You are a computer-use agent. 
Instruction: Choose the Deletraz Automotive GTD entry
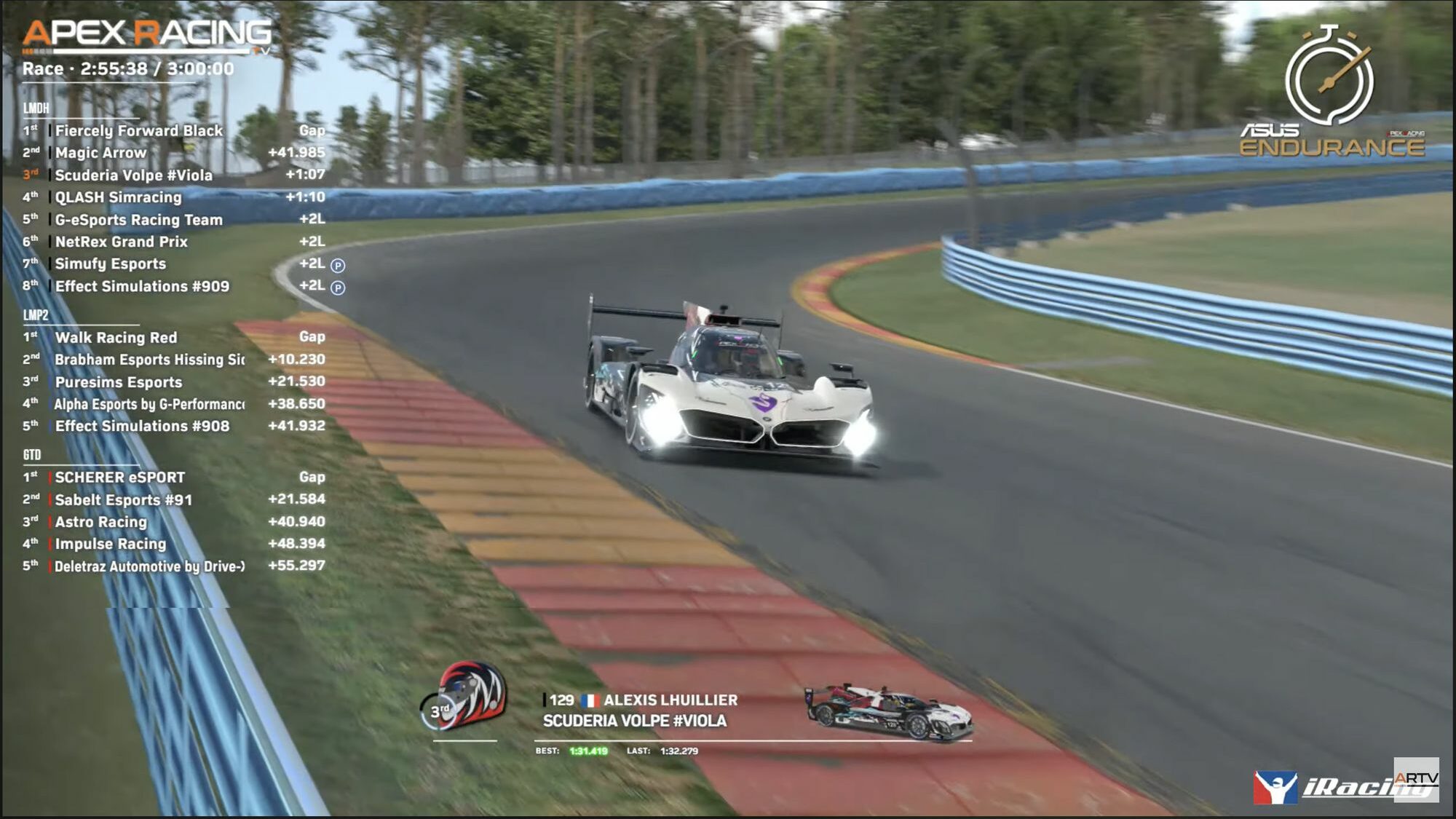(x=149, y=566)
